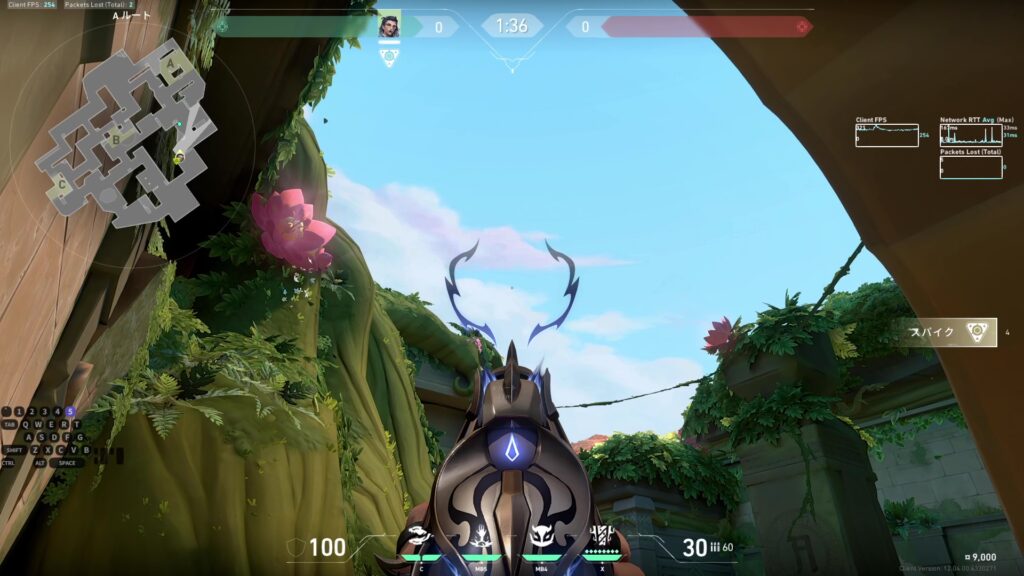Use the MB5 glowing tree ability

(x=482, y=538)
